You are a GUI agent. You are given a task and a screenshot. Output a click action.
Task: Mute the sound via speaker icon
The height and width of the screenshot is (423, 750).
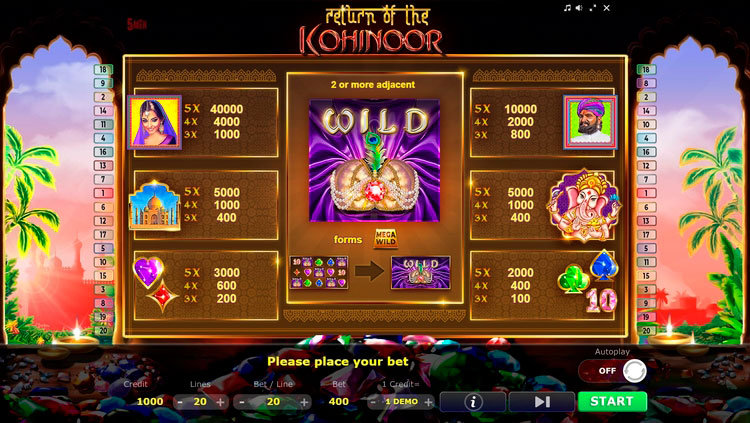point(579,8)
